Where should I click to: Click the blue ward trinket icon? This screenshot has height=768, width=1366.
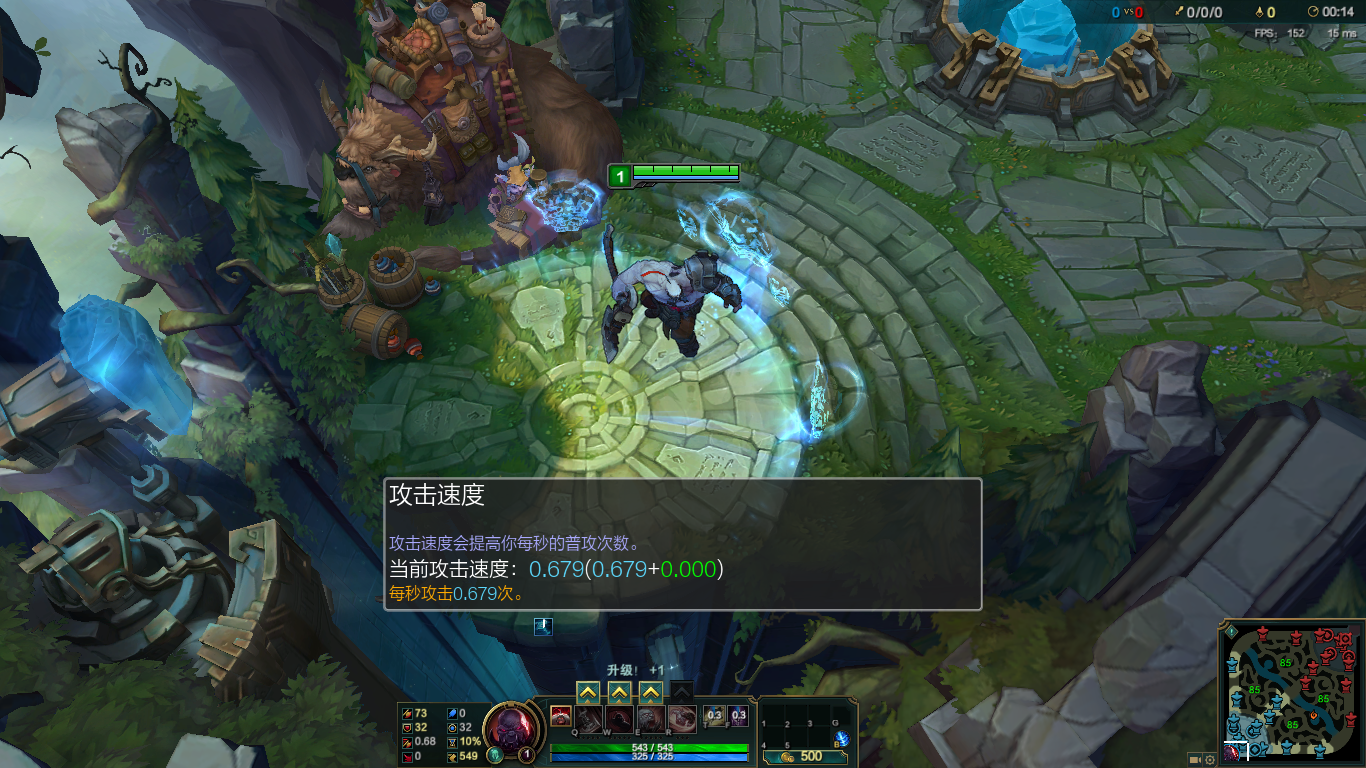[841, 738]
